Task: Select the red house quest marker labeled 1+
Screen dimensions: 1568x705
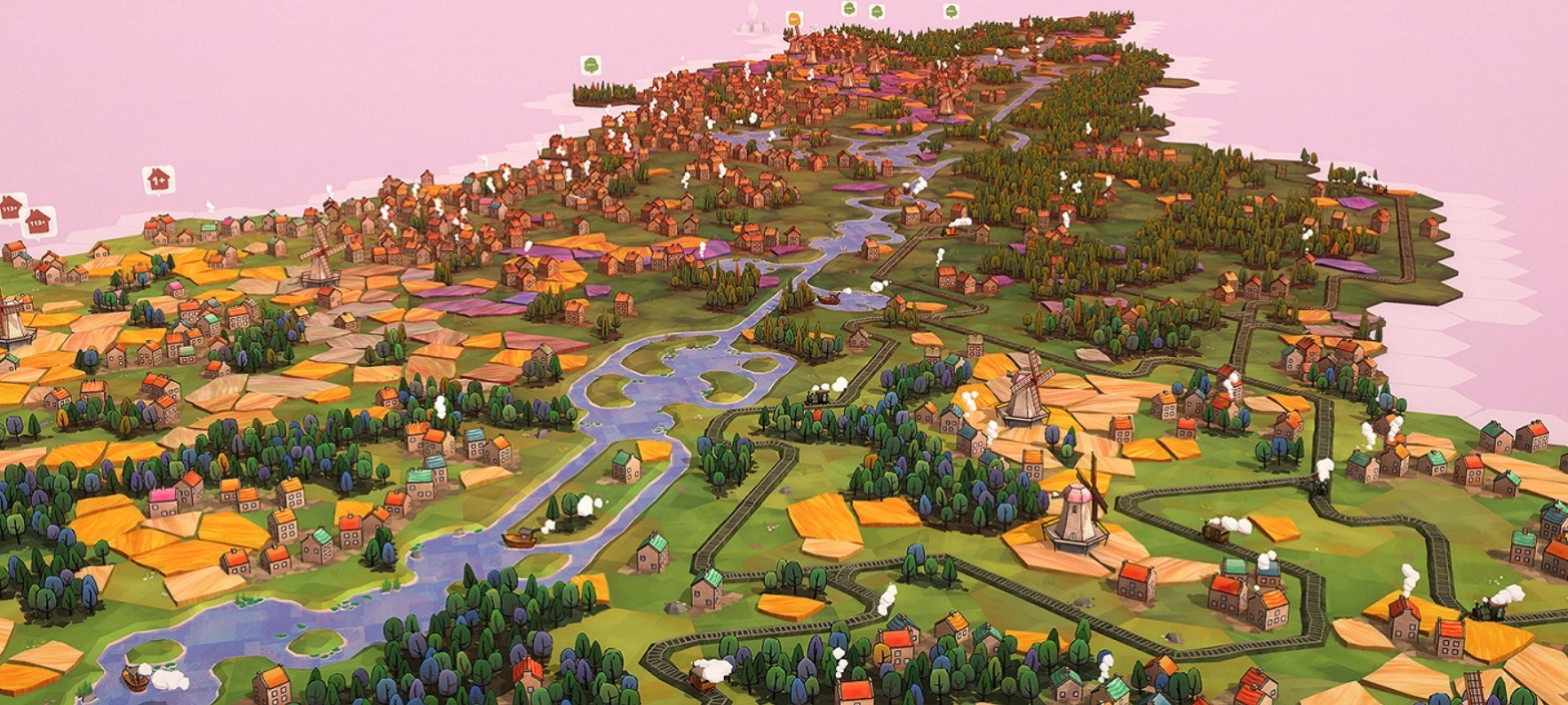Action: 157,179
